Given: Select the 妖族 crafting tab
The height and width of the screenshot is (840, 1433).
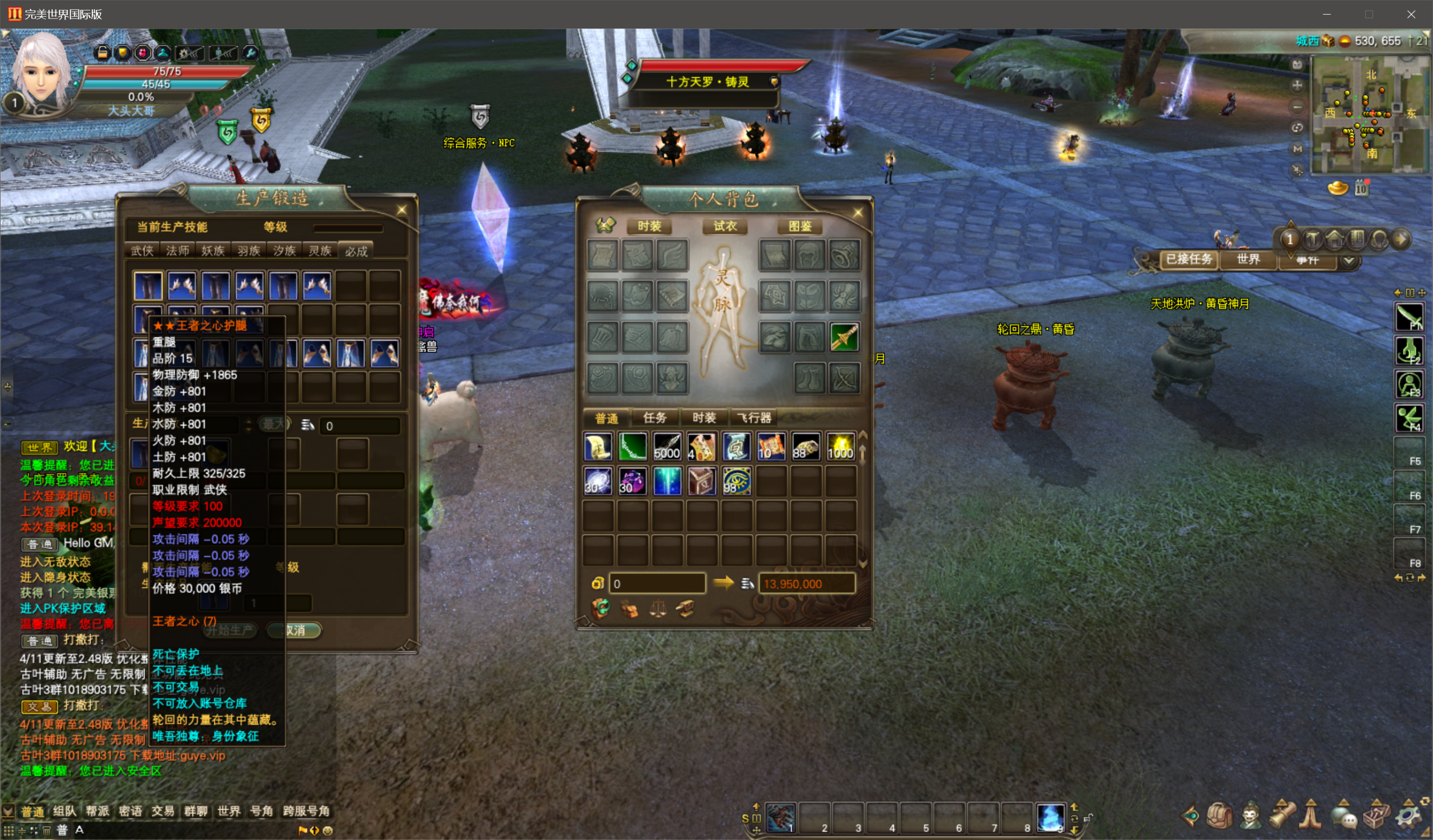Looking at the screenshot, I should point(213,251).
